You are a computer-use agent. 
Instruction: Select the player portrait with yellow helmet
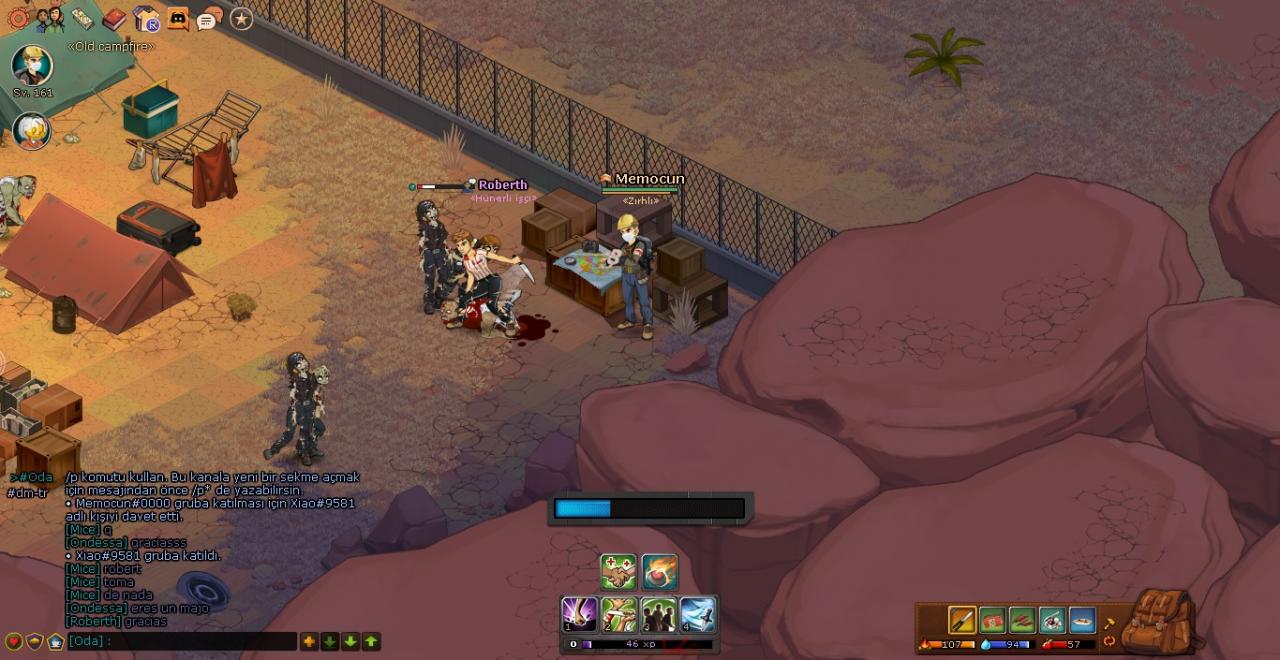coord(32,65)
